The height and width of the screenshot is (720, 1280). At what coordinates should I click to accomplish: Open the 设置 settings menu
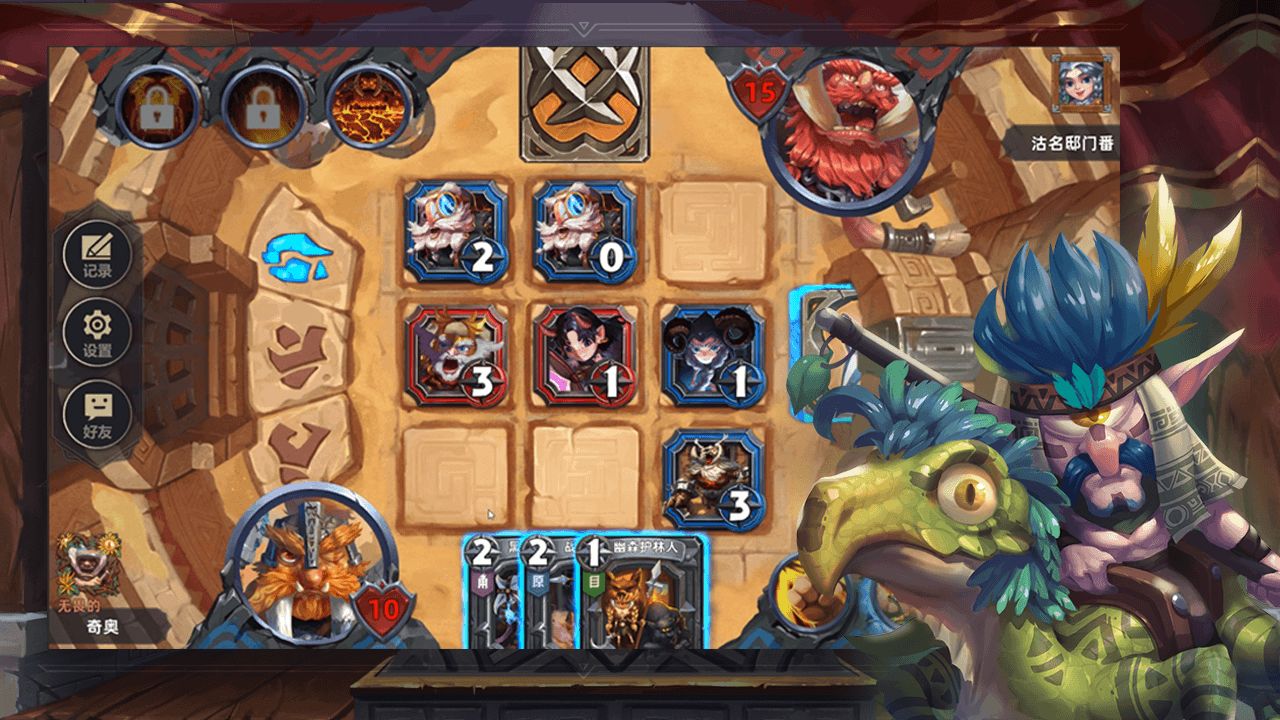pos(97,335)
